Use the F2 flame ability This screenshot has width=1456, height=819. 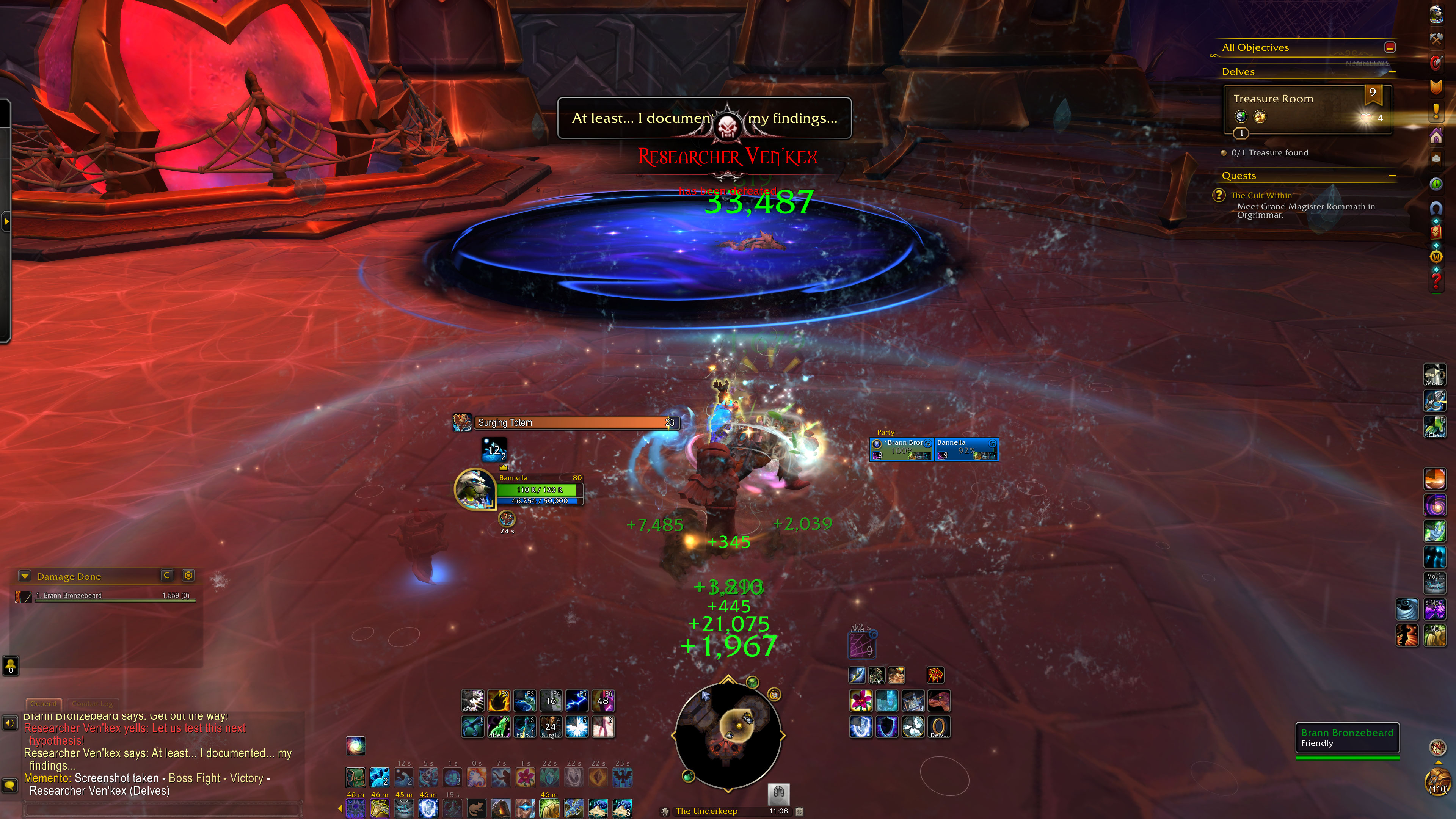(x=499, y=701)
